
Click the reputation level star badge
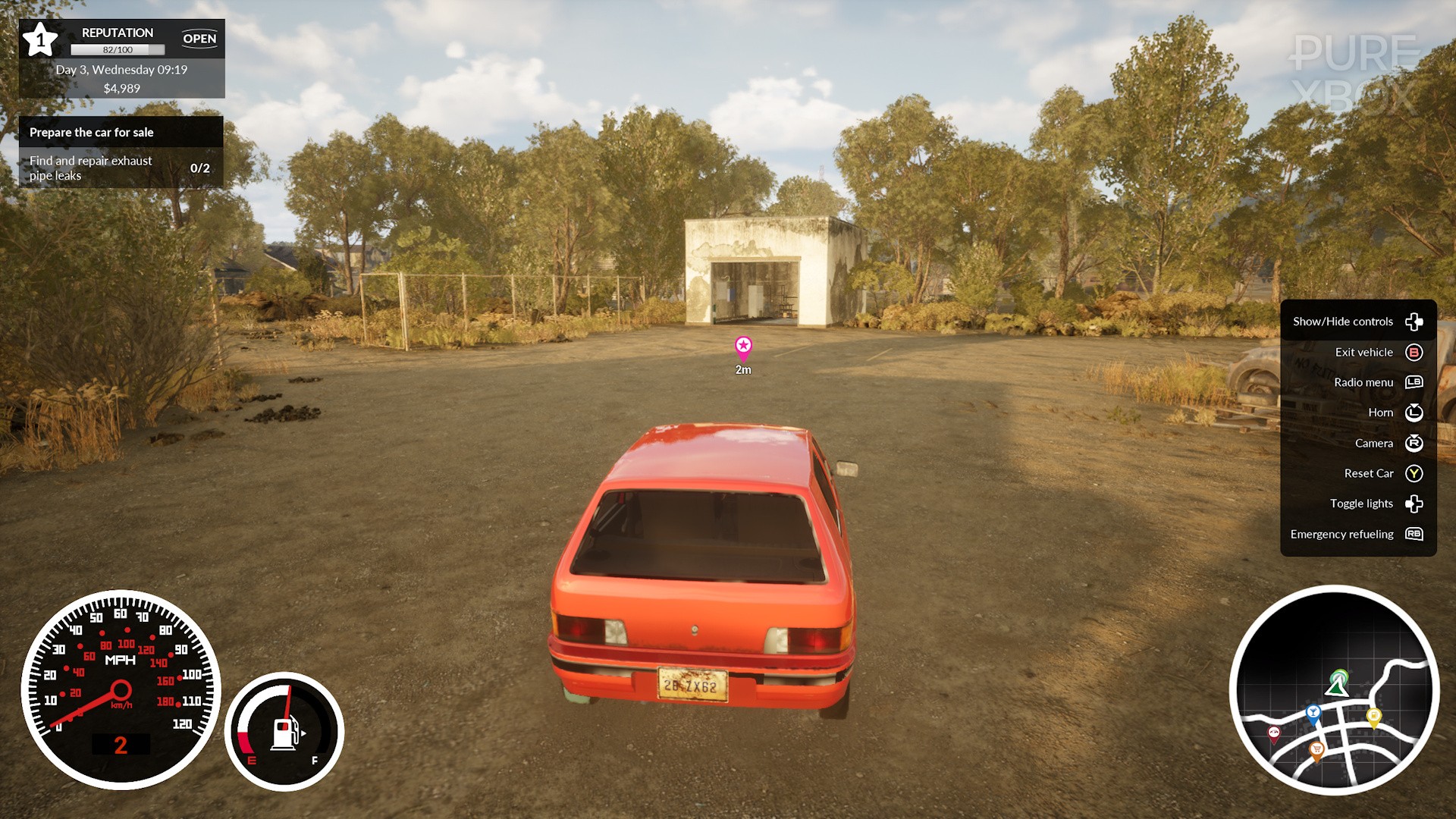click(40, 39)
